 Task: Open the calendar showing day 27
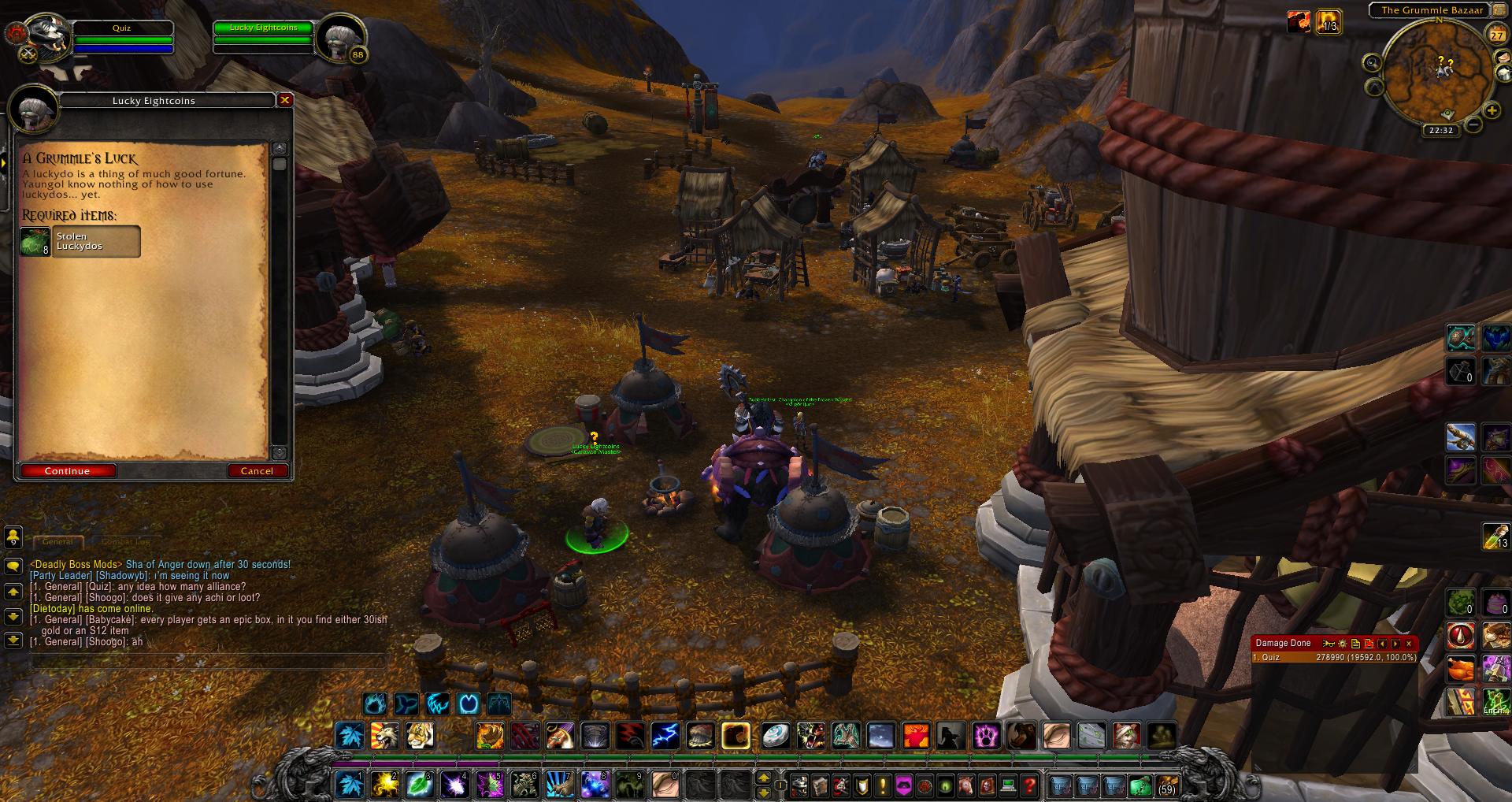pos(1496,35)
